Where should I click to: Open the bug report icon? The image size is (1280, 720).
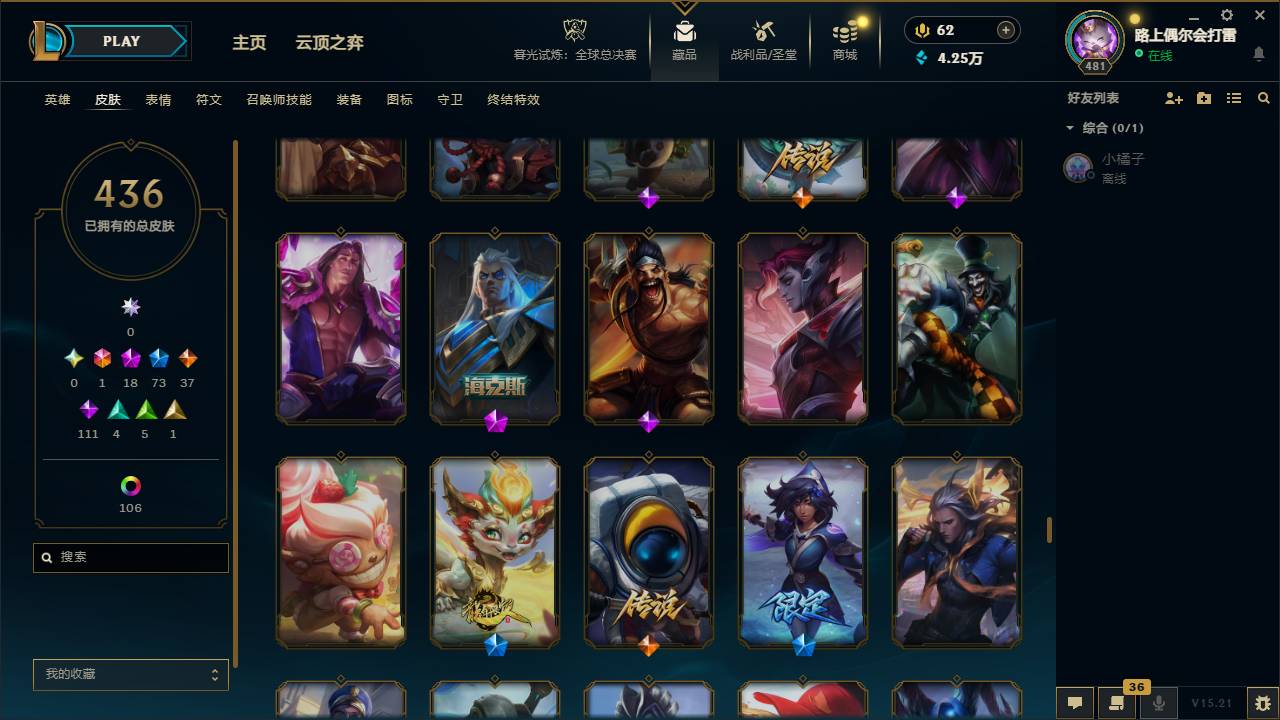click(1261, 704)
